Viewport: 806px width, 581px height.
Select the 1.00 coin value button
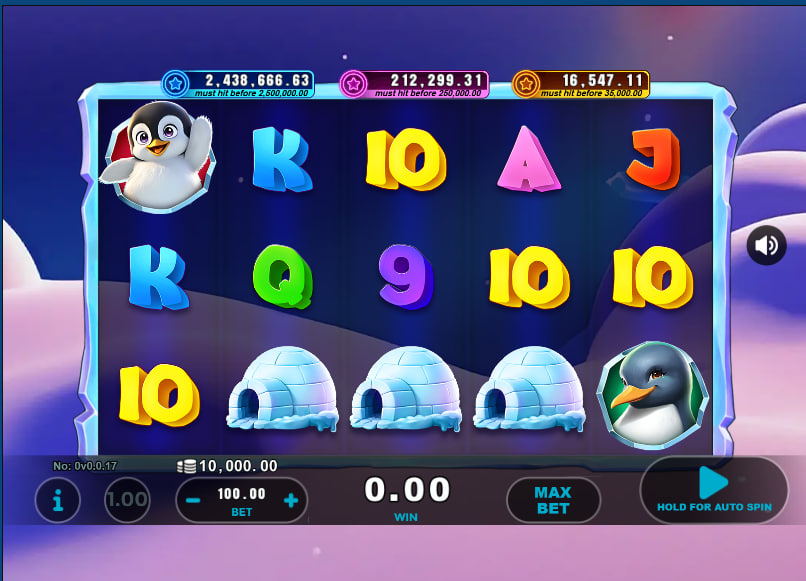click(127, 500)
